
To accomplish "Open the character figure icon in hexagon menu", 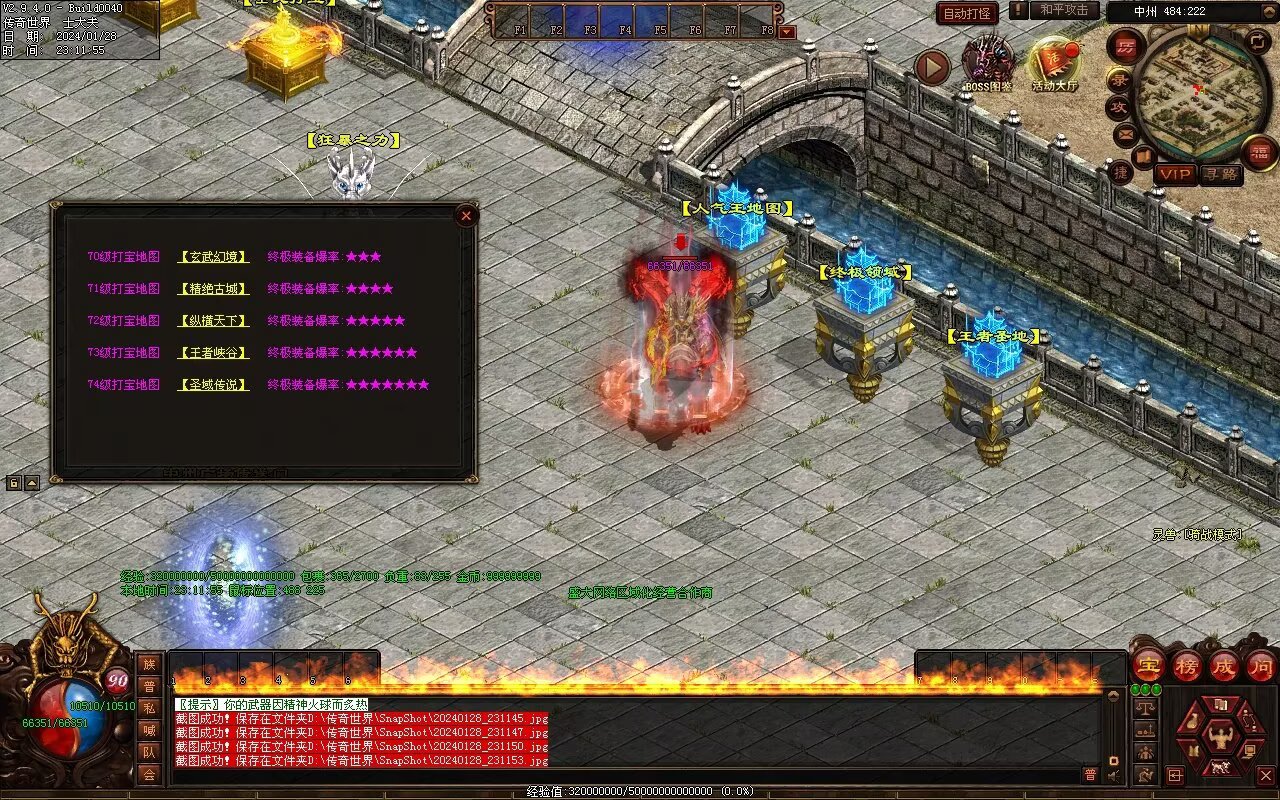I will (1219, 738).
